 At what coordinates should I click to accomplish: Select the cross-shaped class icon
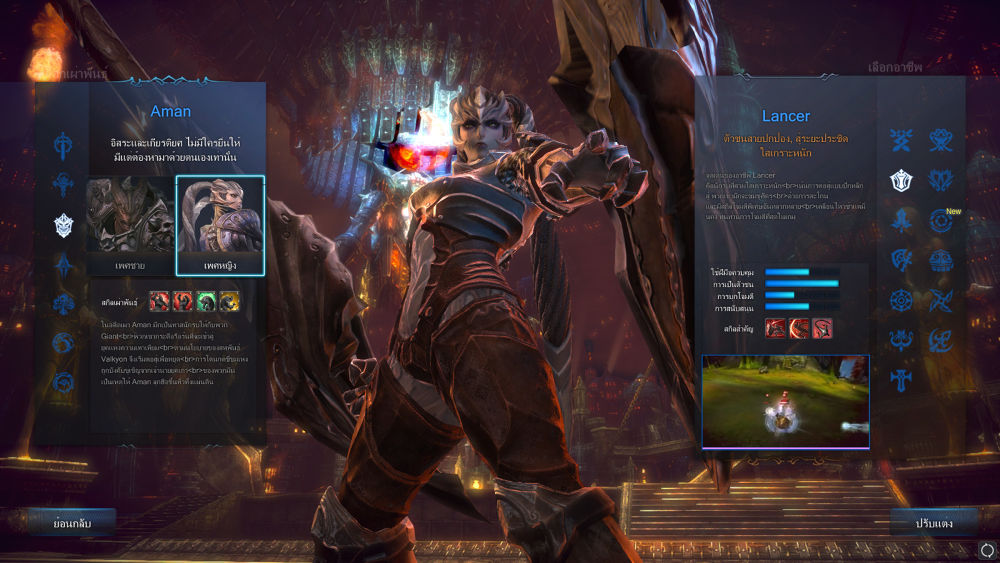[902, 380]
